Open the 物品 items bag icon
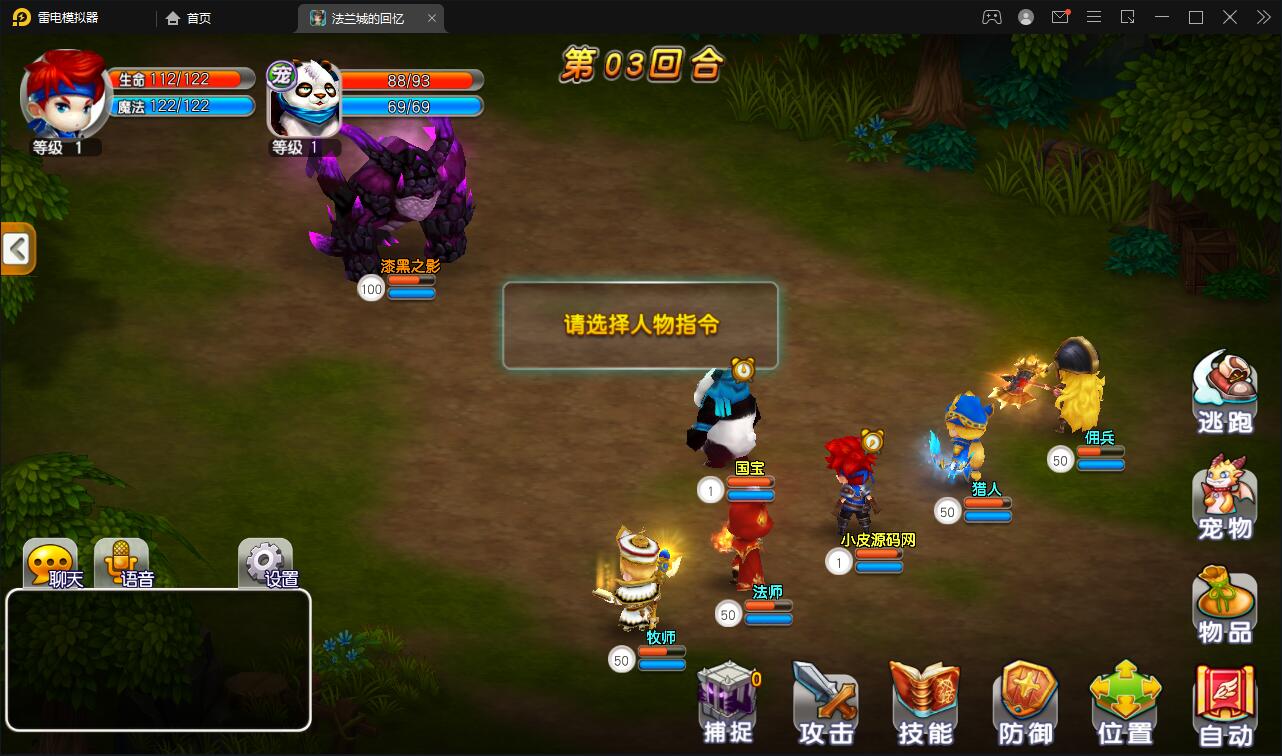This screenshot has width=1282, height=756. click(1224, 600)
